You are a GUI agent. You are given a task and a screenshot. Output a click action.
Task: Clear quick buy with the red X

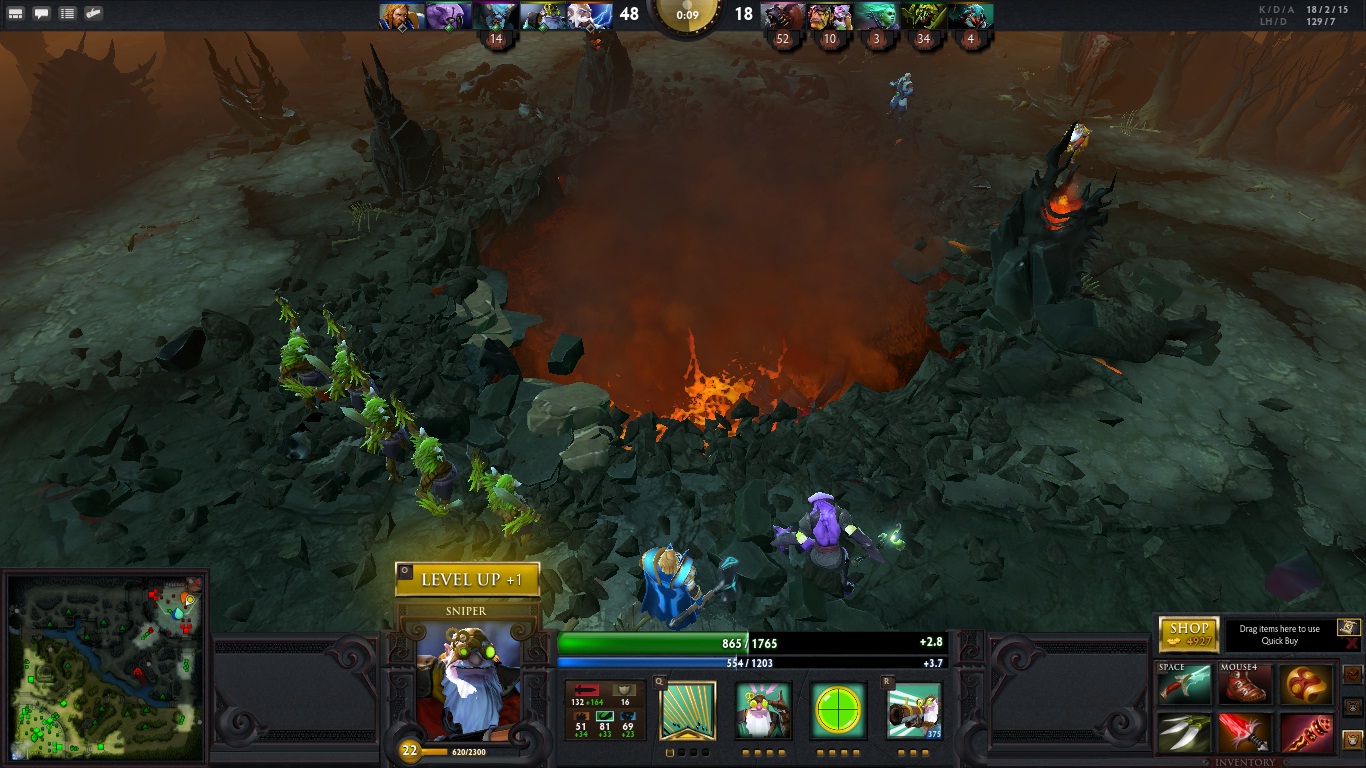tap(1352, 645)
